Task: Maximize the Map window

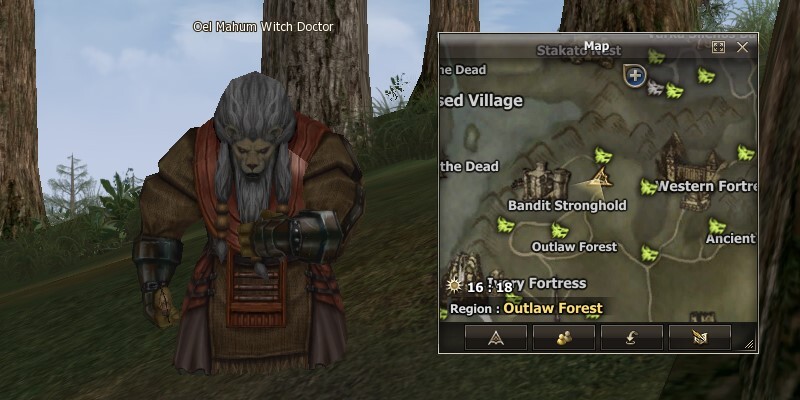Action: (718, 47)
